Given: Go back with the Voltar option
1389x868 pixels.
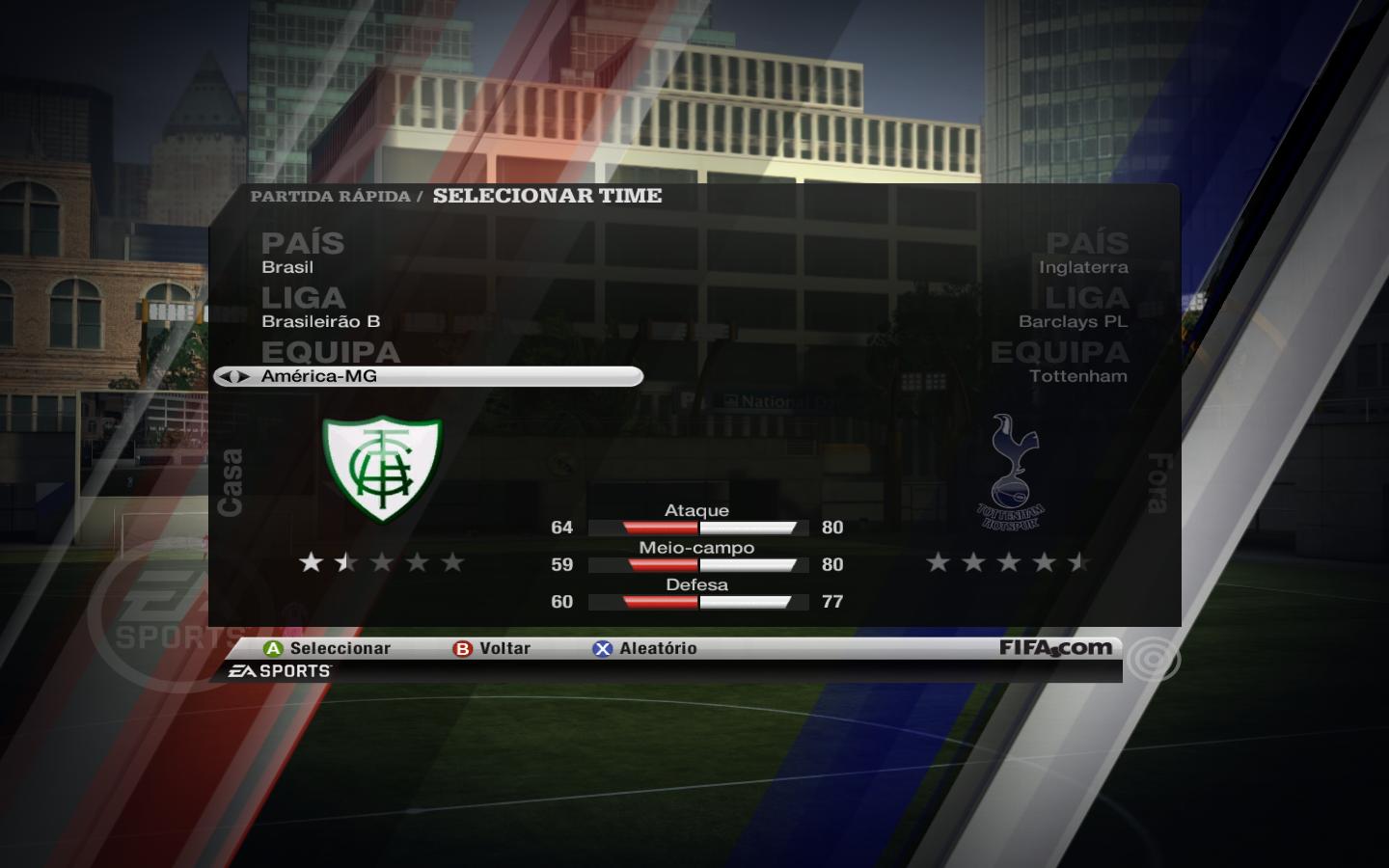Looking at the screenshot, I should 493,648.
